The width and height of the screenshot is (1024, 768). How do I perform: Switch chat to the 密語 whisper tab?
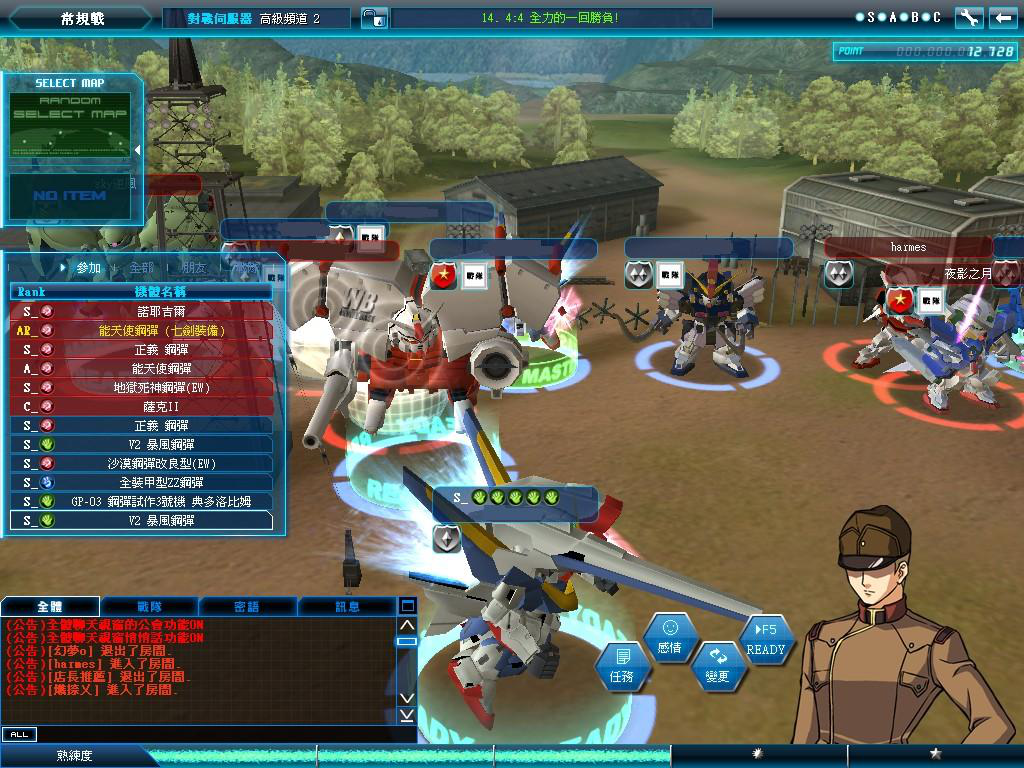pyautogui.click(x=247, y=607)
